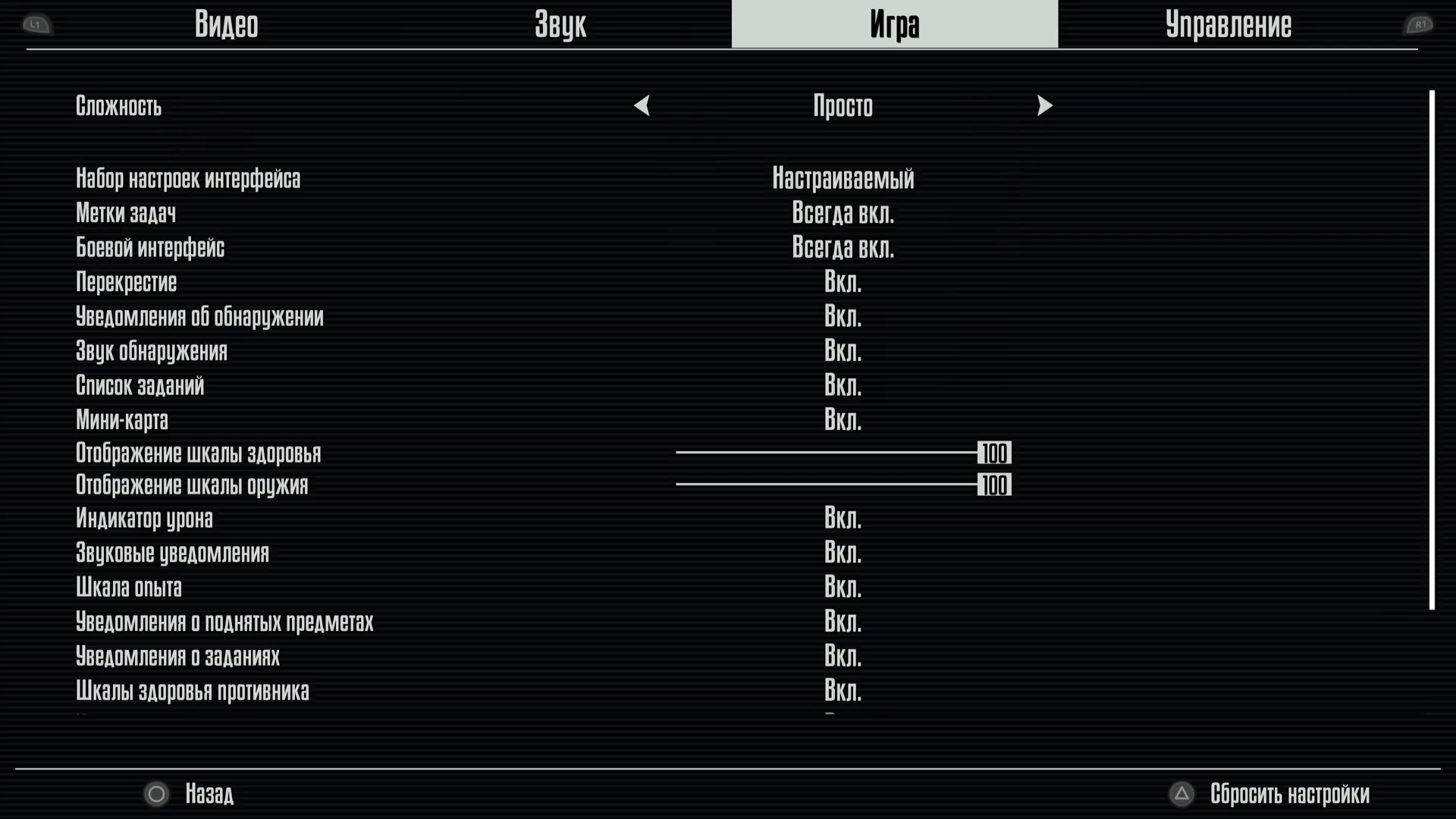Click the left arrow beside Просто

[642, 106]
